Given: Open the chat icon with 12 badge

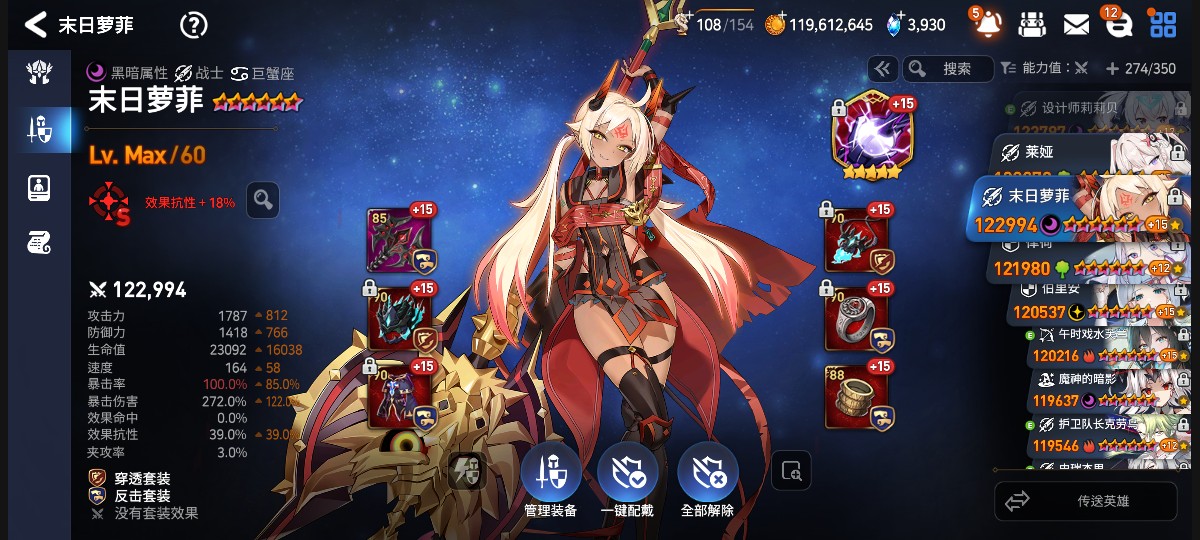Looking at the screenshot, I should point(1118,25).
